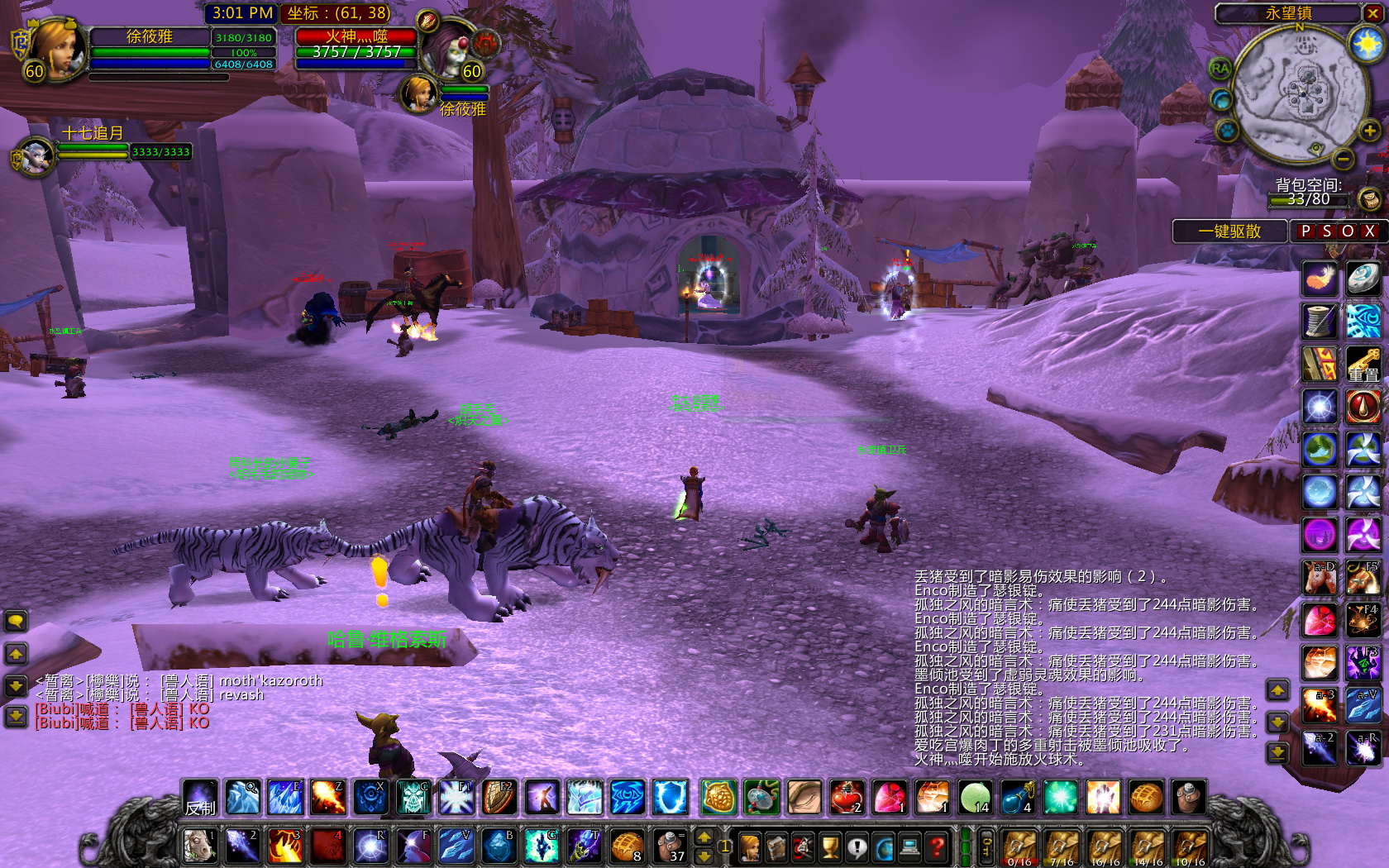Use the green mana gem on the action bar
This screenshot has width=1389, height=868.
coord(974,795)
